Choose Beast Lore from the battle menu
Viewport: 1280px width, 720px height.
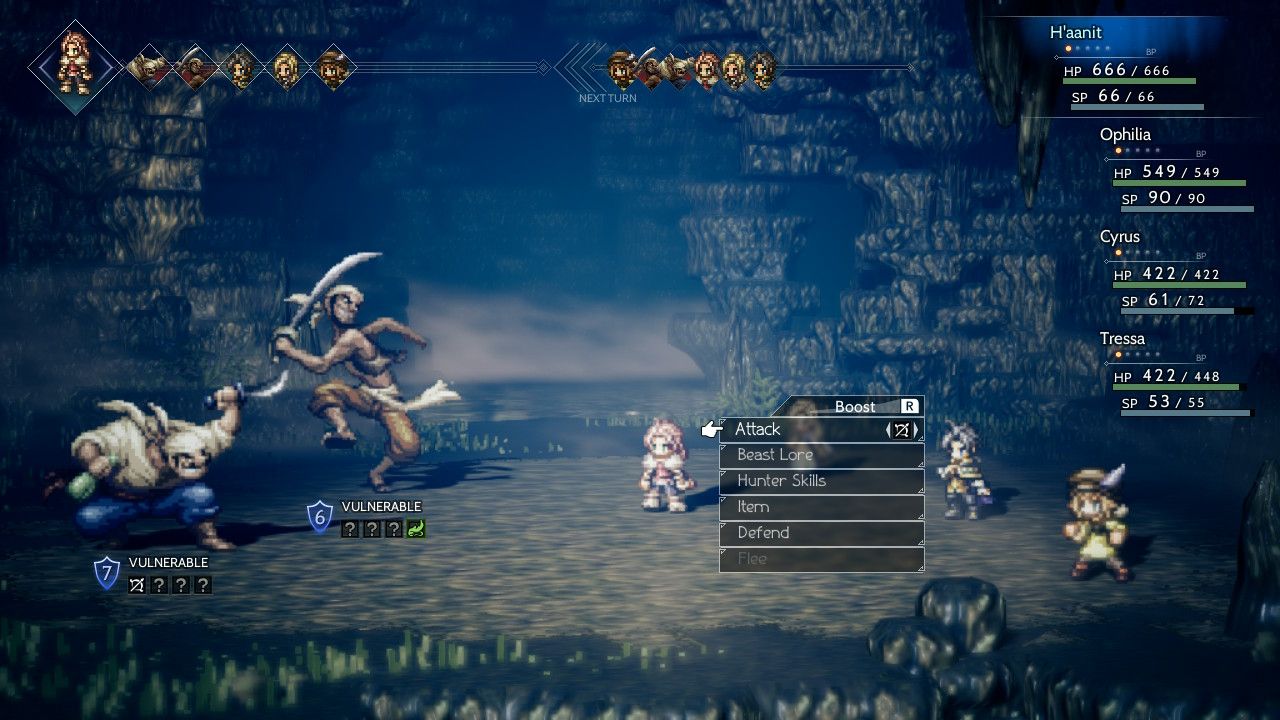click(x=775, y=455)
